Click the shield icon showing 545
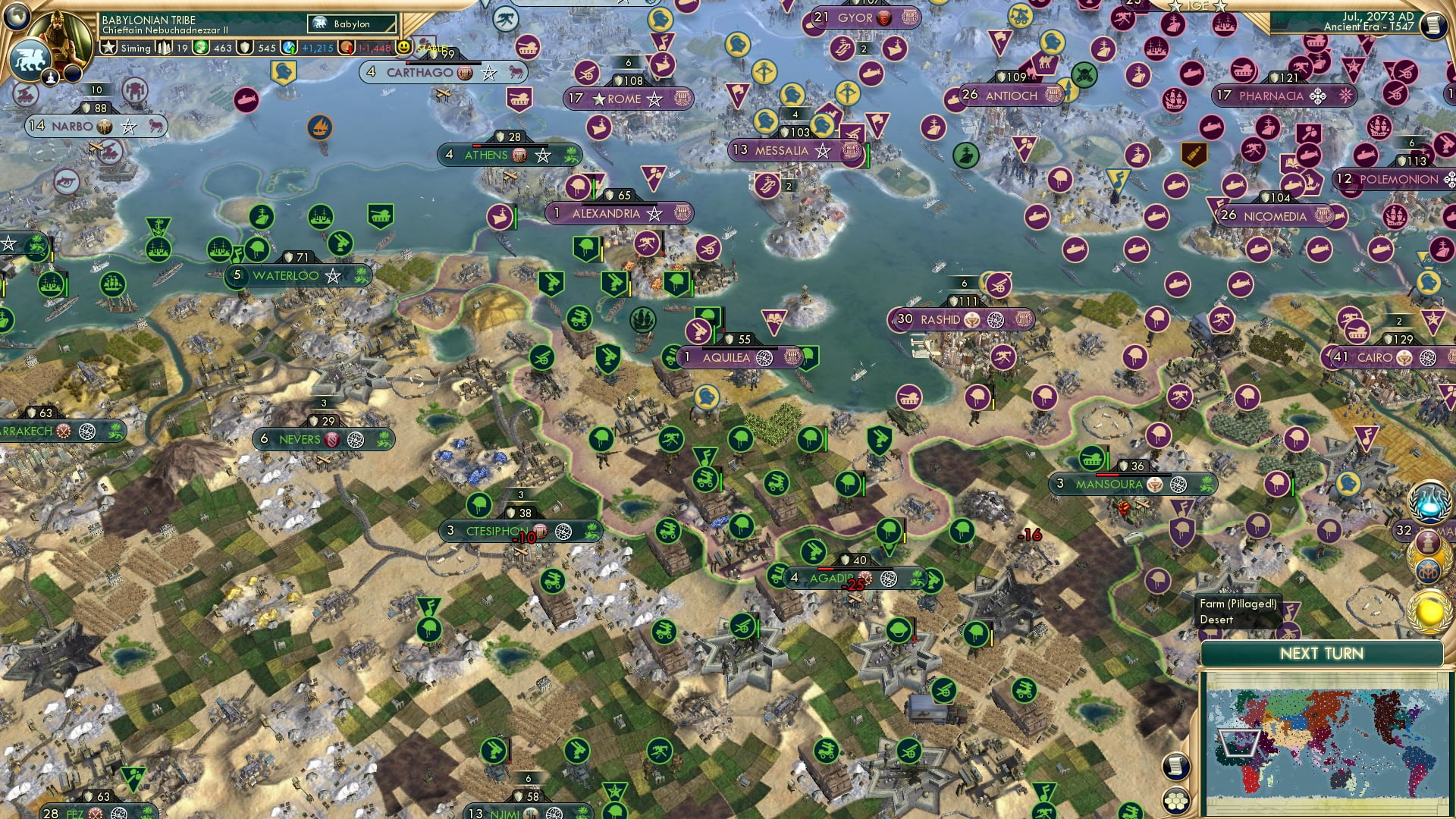The height and width of the screenshot is (819, 1456). pos(245,47)
